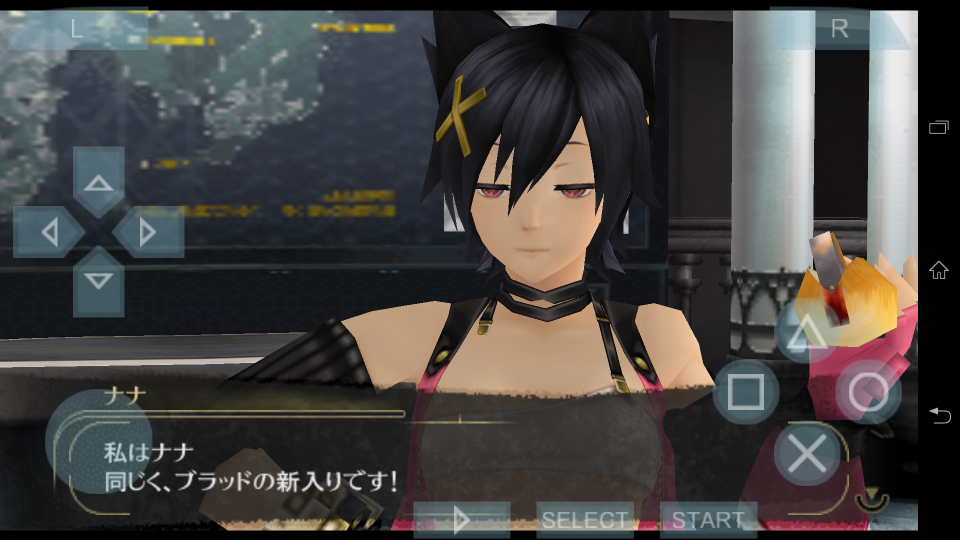Toggle the emulator fast-forward arrow button
Screen dimensions: 960x540
[461, 520]
